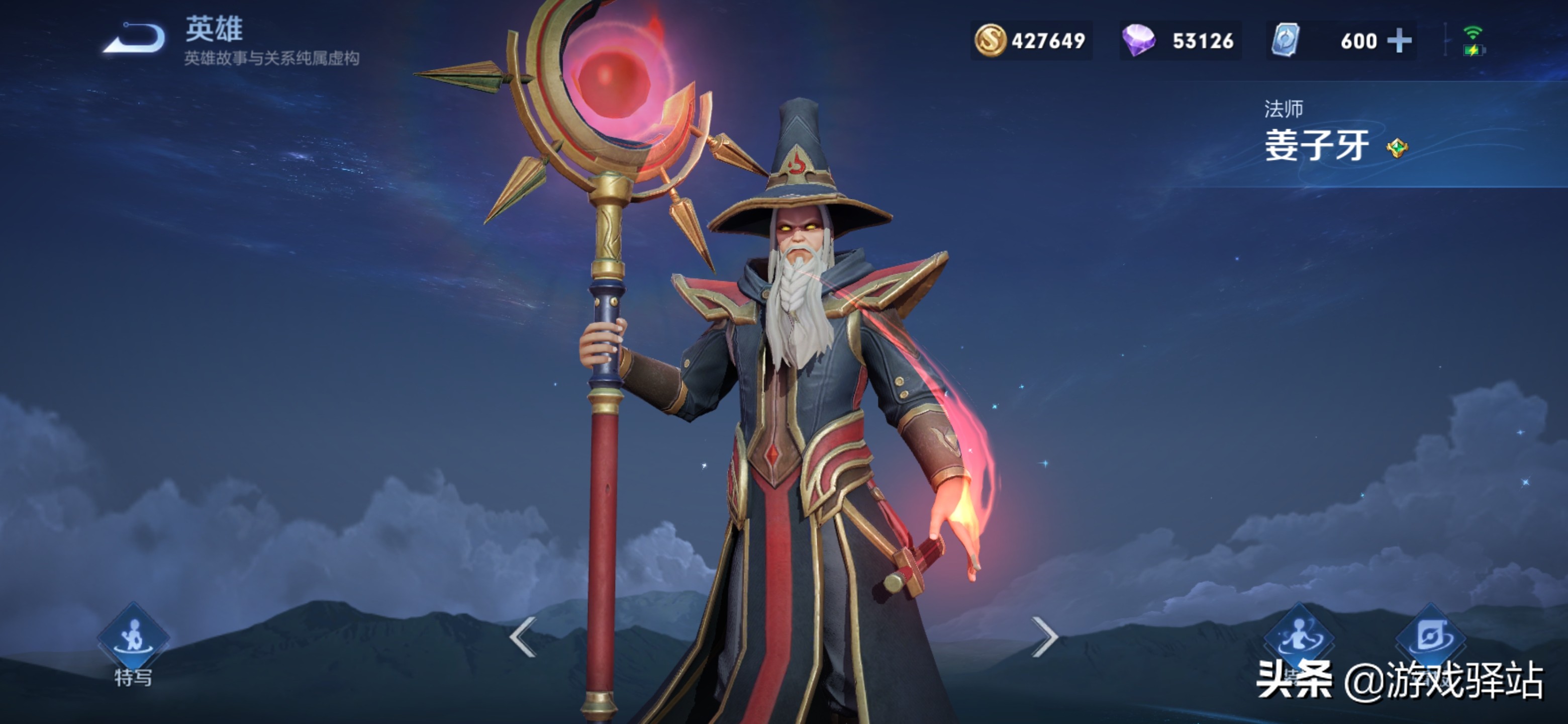Open the gold coin balance
Image resolution: width=1568 pixels, height=724 pixels.
pos(1031,41)
